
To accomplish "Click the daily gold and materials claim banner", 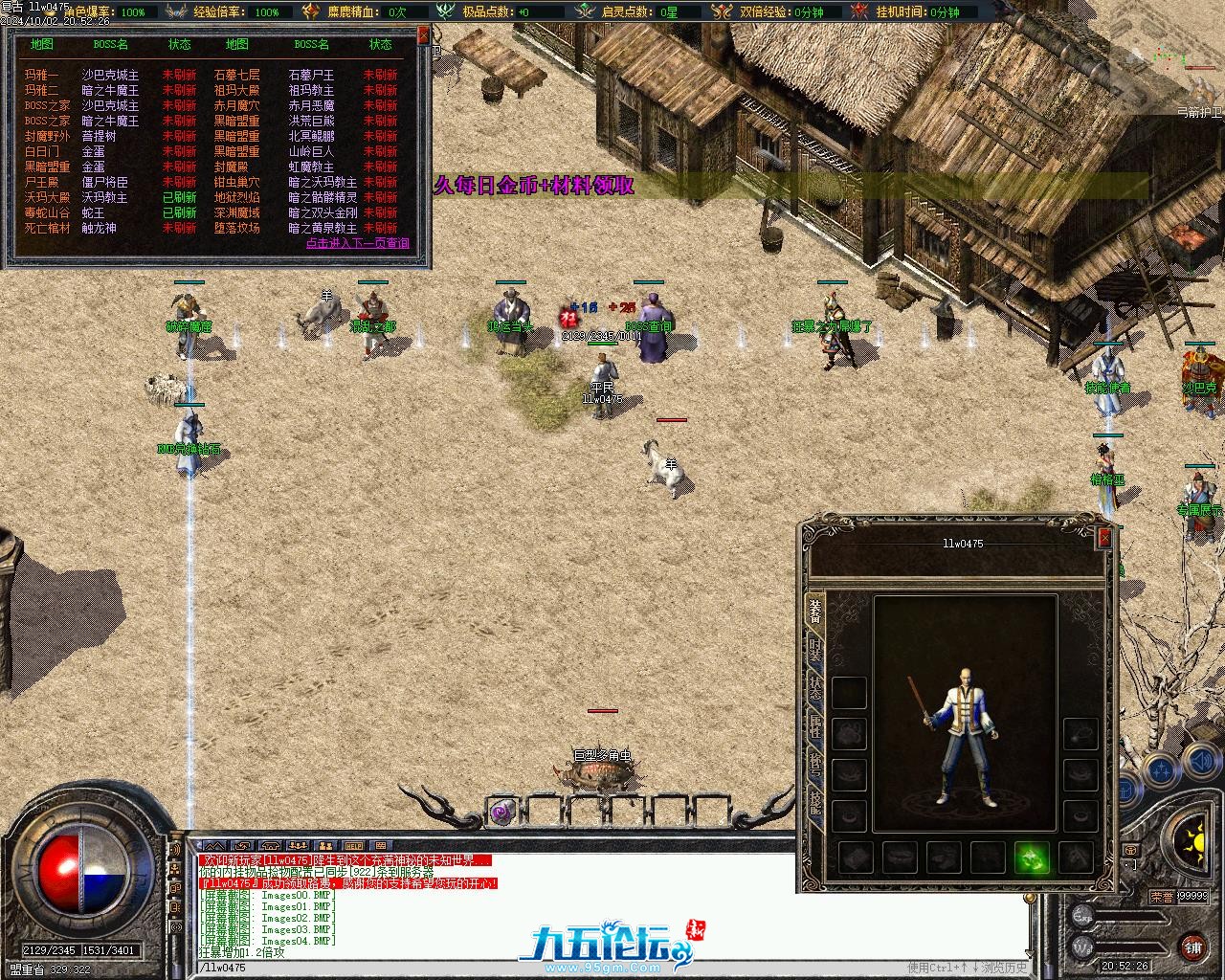I will pyautogui.click(x=534, y=186).
